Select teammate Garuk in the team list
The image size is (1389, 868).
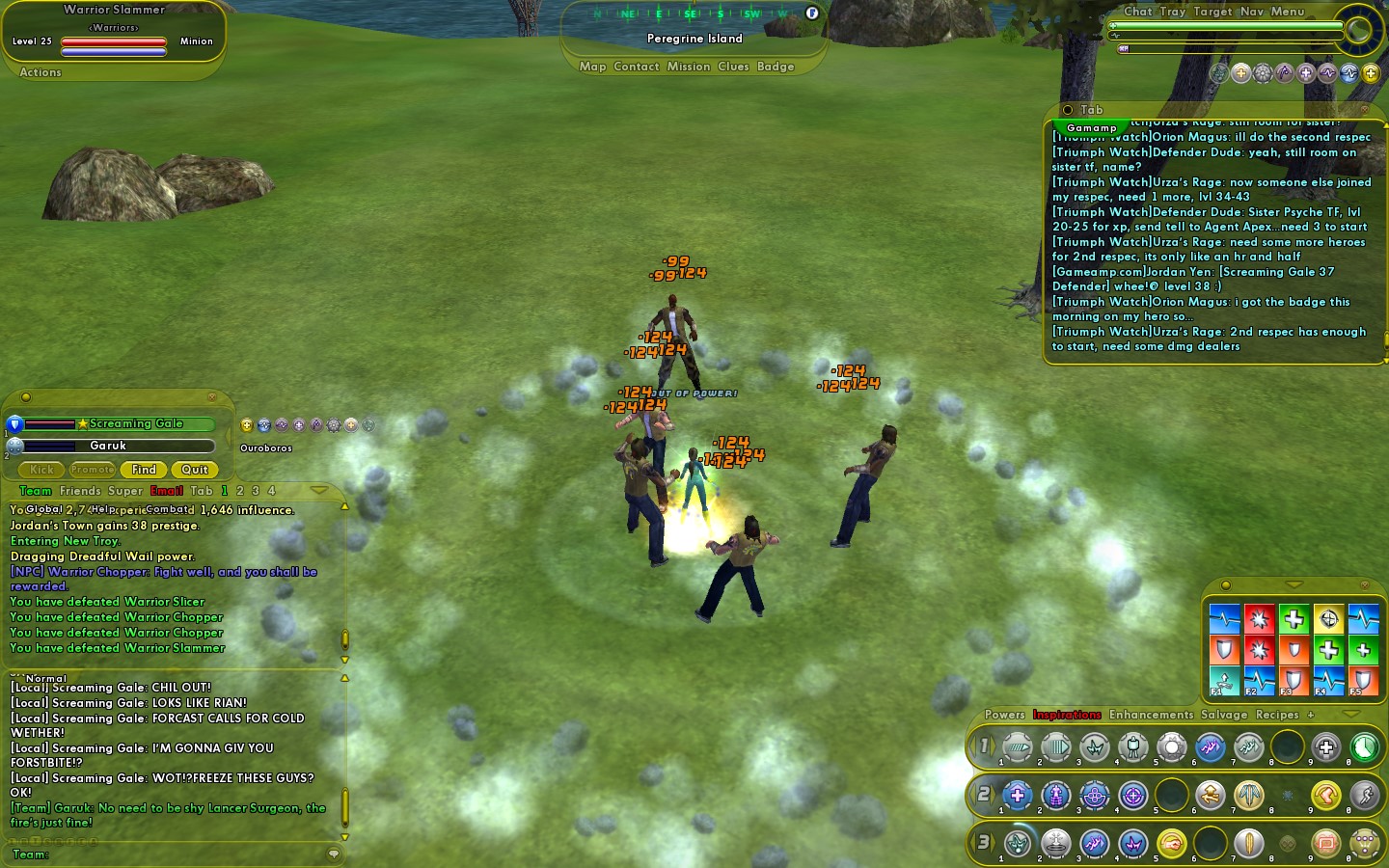(108, 446)
